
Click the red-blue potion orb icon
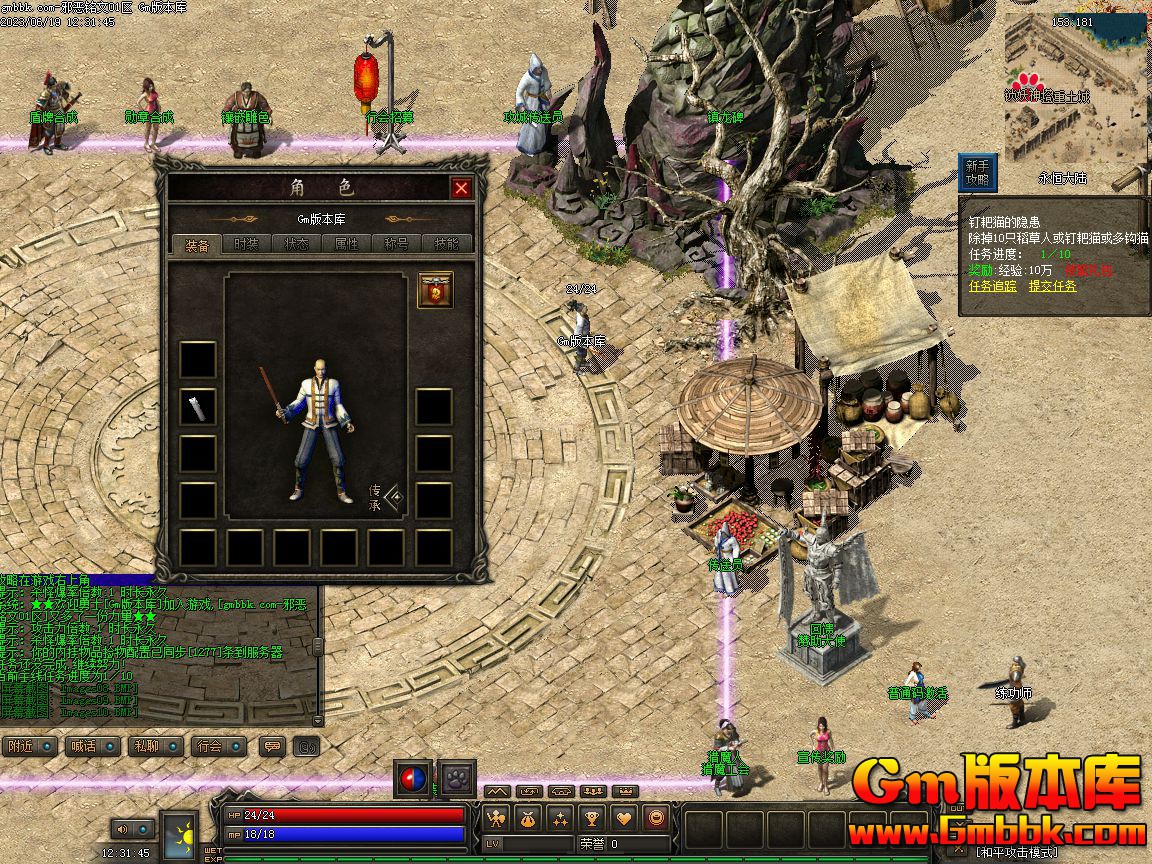pos(412,778)
